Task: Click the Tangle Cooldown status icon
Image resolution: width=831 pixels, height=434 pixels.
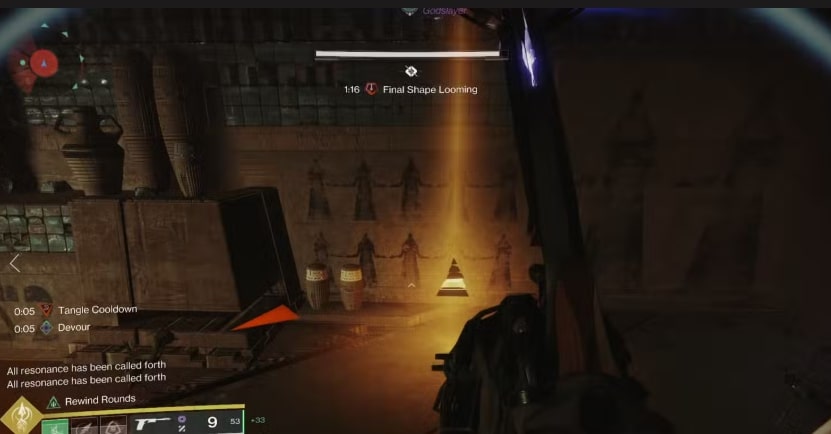Action: 46,311
